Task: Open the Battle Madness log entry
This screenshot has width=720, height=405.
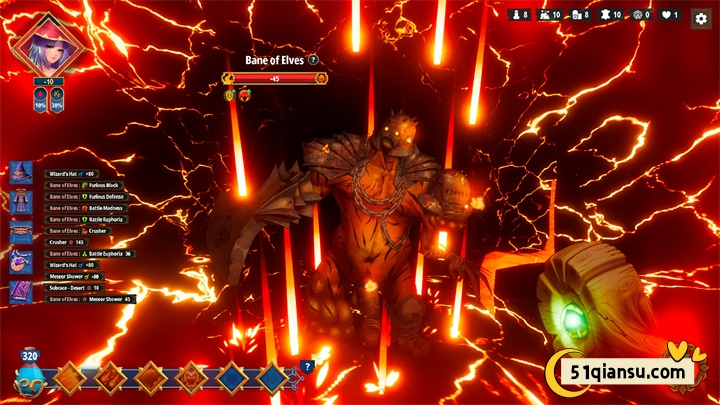Action: (91, 208)
